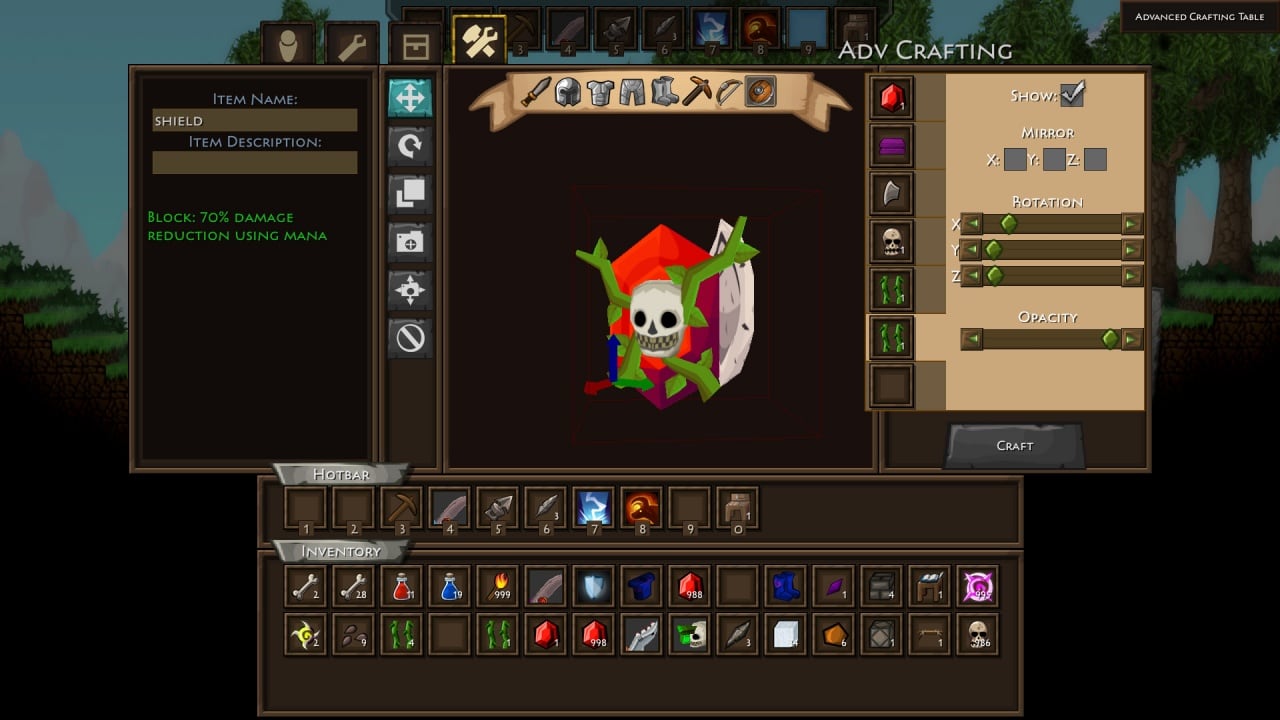Pick the purple cushion component slot
This screenshot has width=1280, height=720.
[892, 147]
